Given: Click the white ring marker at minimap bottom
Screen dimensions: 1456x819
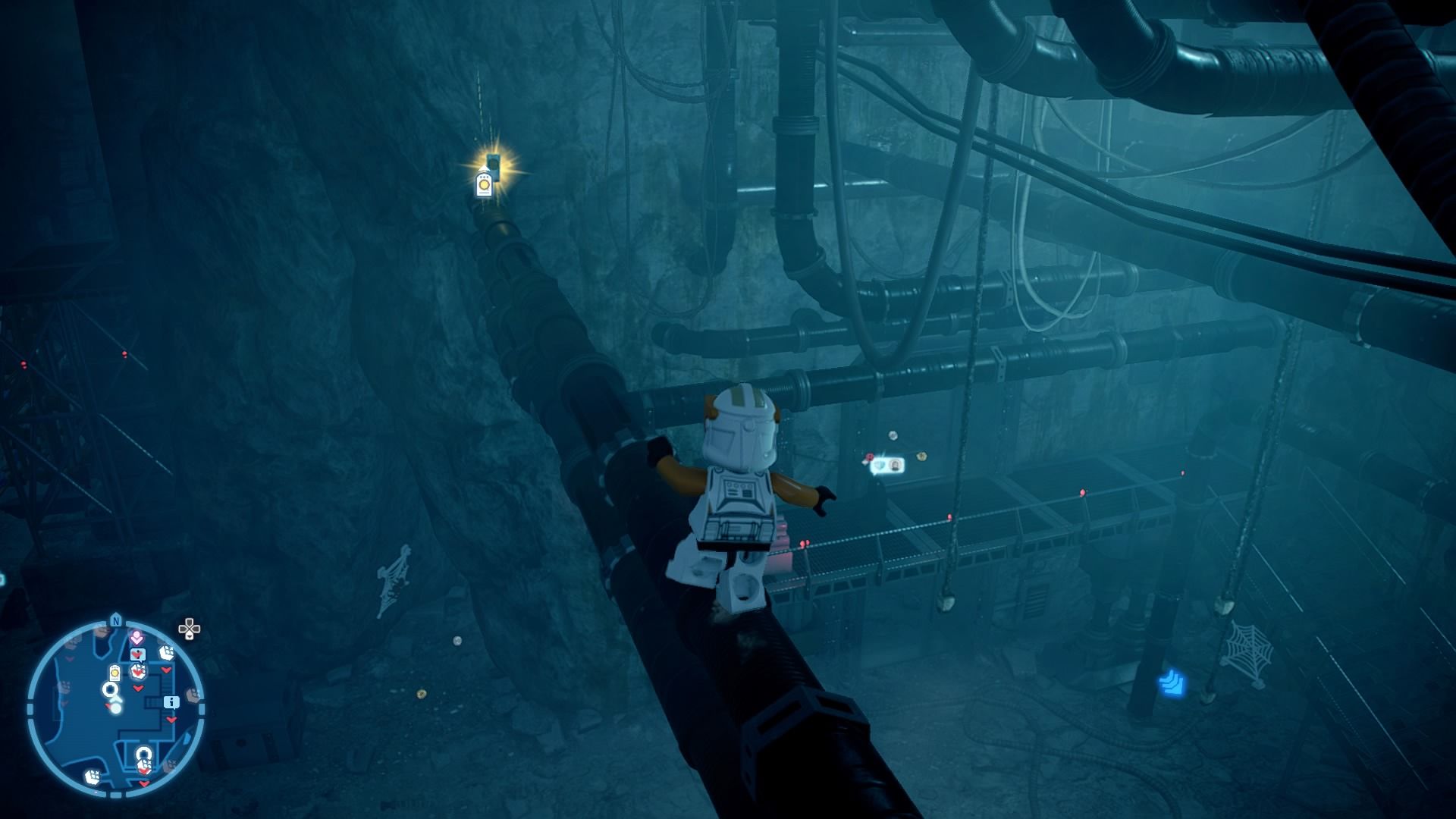Looking at the screenshot, I should (143, 753).
